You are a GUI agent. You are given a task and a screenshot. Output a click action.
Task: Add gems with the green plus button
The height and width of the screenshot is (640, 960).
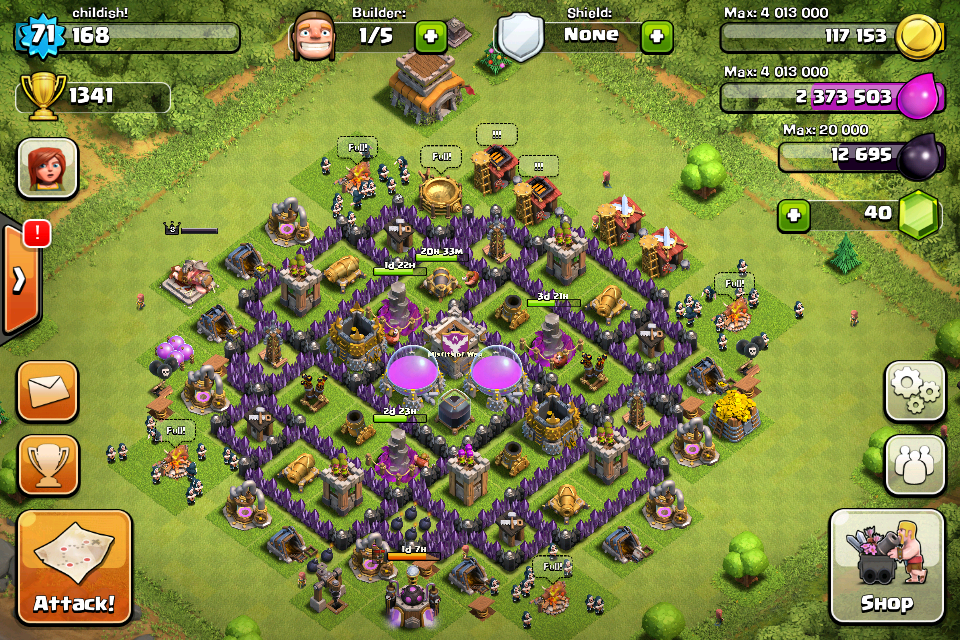793,215
